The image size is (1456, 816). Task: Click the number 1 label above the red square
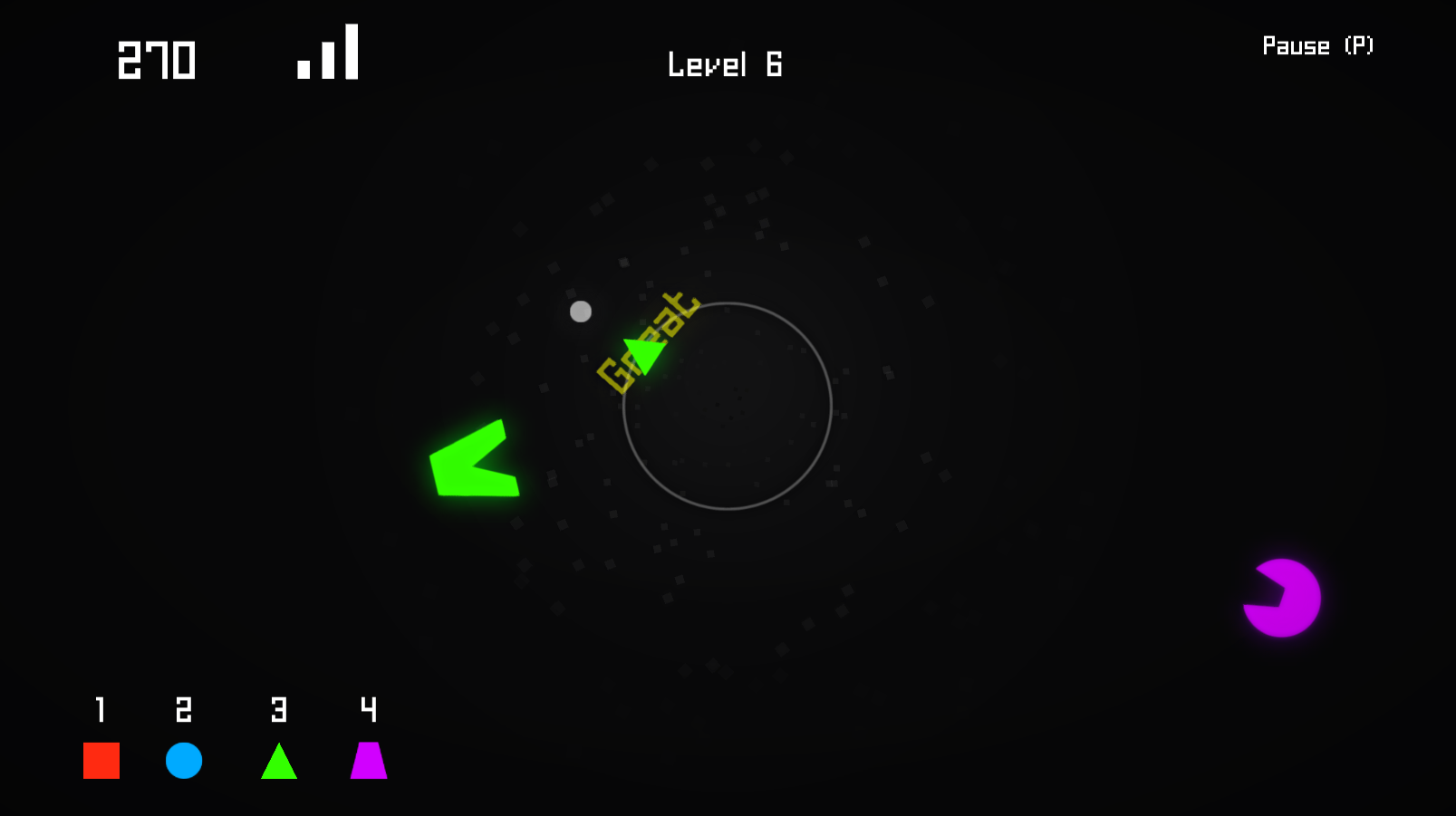(101, 710)
